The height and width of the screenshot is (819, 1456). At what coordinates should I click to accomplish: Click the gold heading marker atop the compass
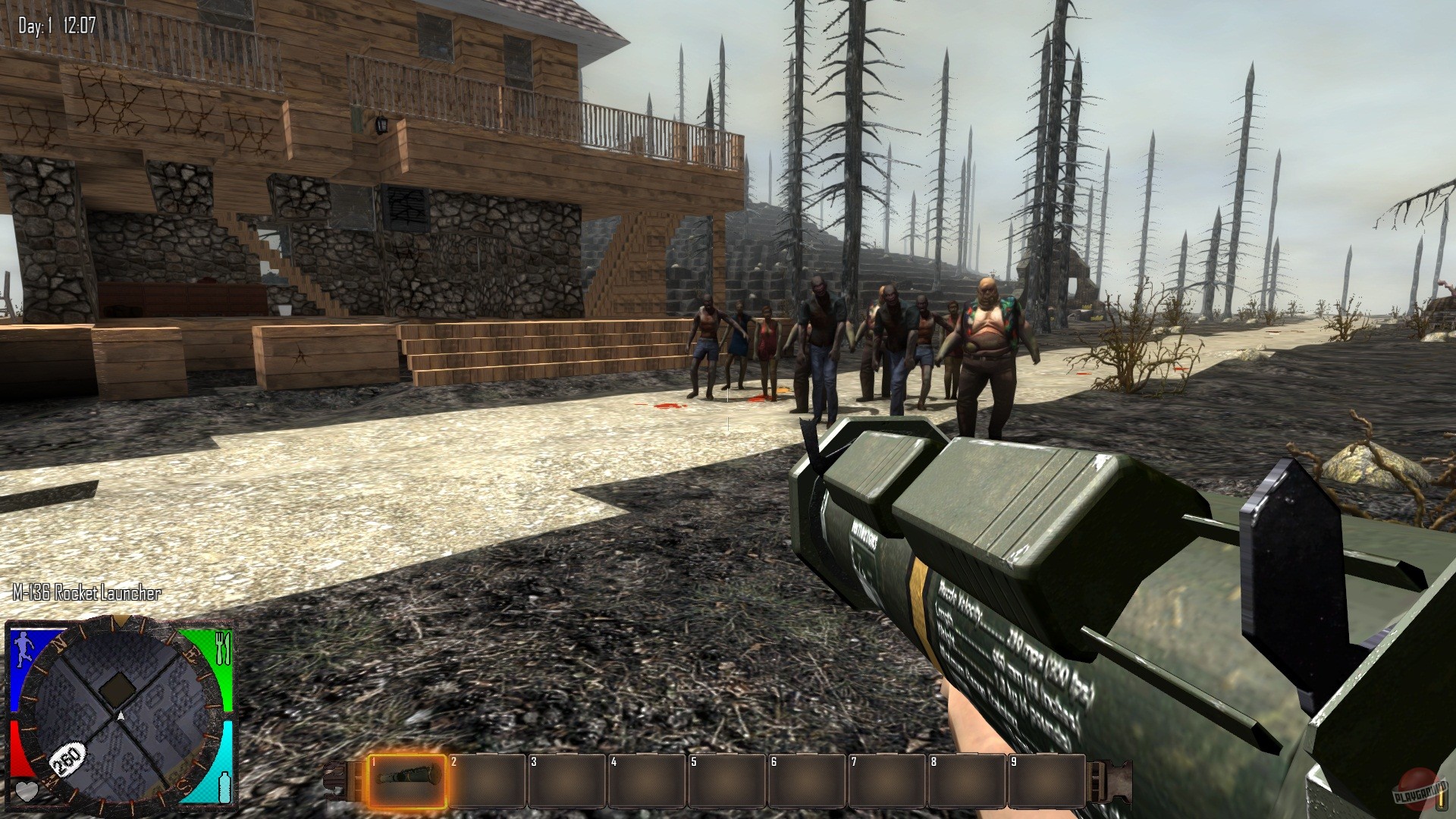[120, 622]
